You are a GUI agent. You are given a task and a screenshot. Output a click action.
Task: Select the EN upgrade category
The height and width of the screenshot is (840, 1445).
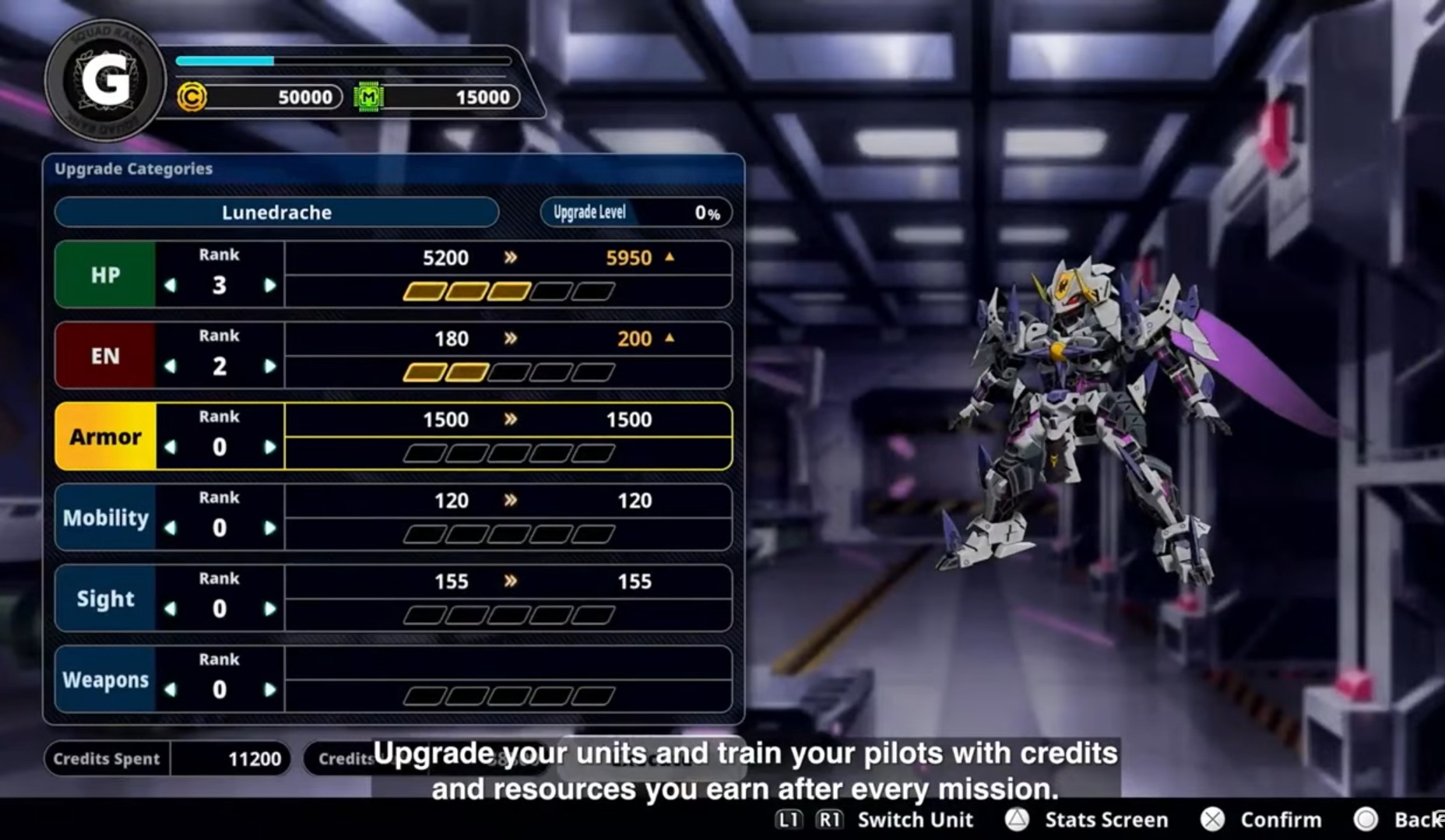[x=105, y=356]
